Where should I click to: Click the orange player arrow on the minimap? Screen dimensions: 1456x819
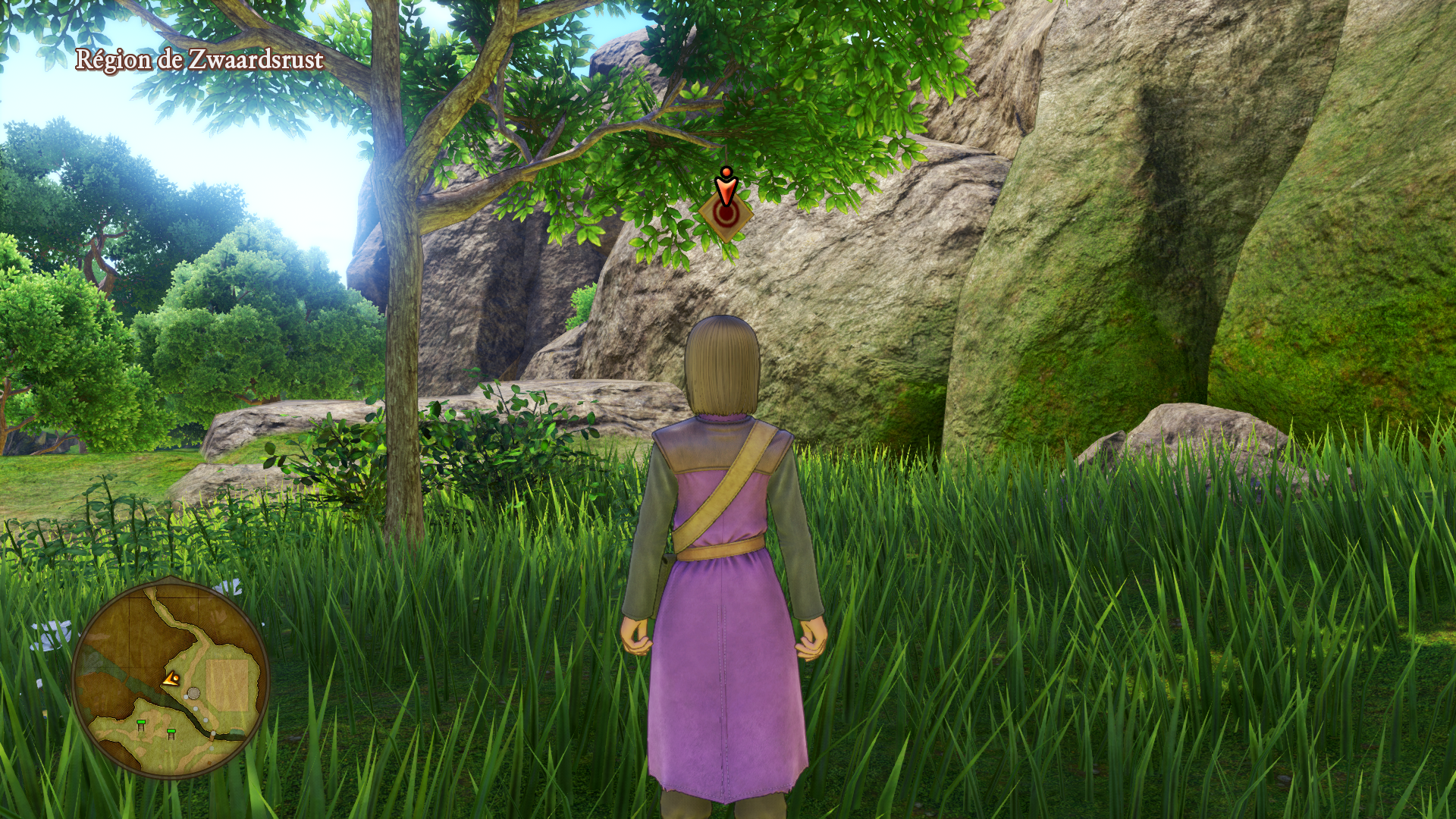coord(171,679)
